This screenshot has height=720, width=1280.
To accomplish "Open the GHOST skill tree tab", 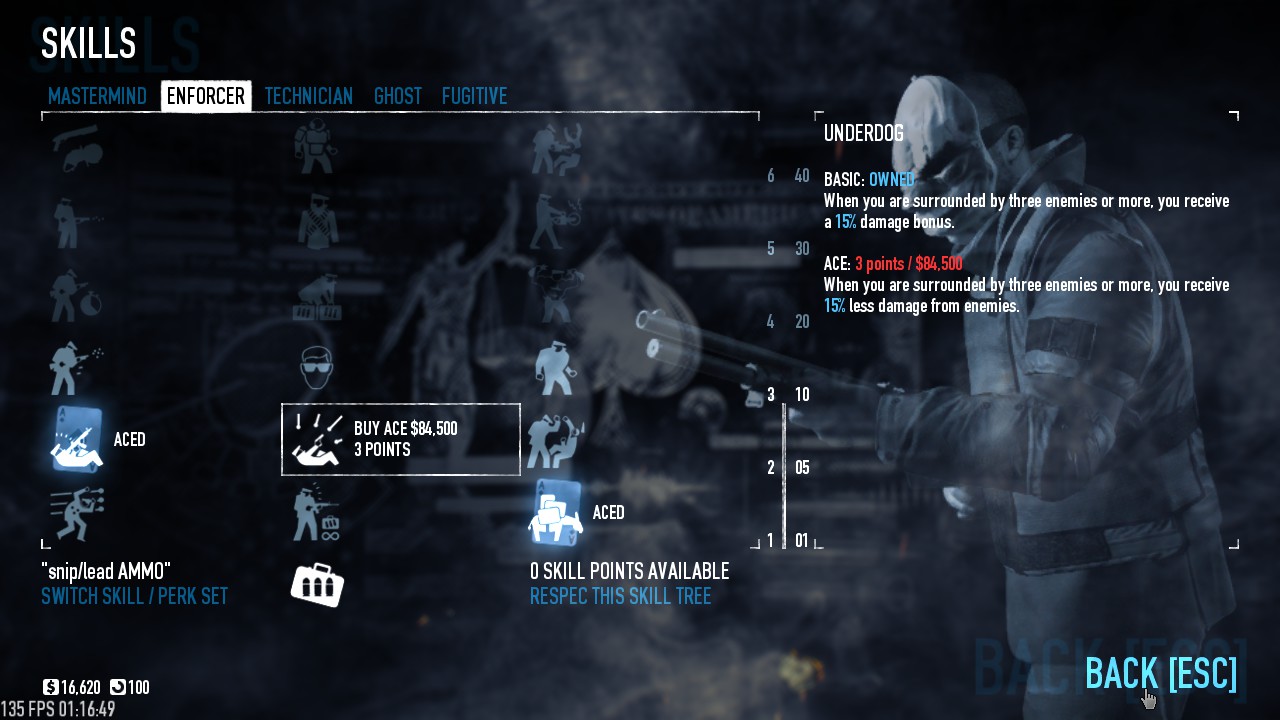I will click(397, 96).
